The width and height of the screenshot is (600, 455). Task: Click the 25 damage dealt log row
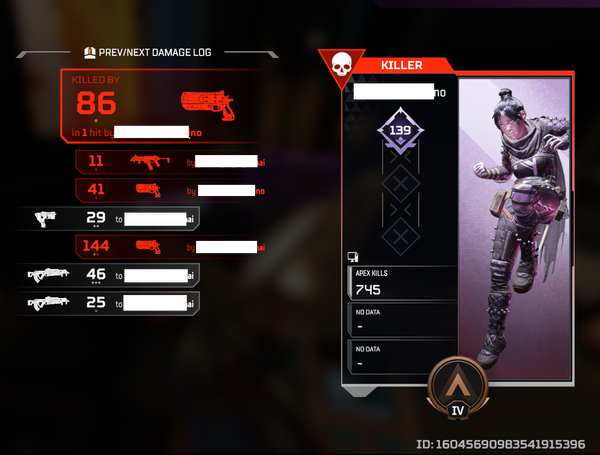click(x=110, y=302)
